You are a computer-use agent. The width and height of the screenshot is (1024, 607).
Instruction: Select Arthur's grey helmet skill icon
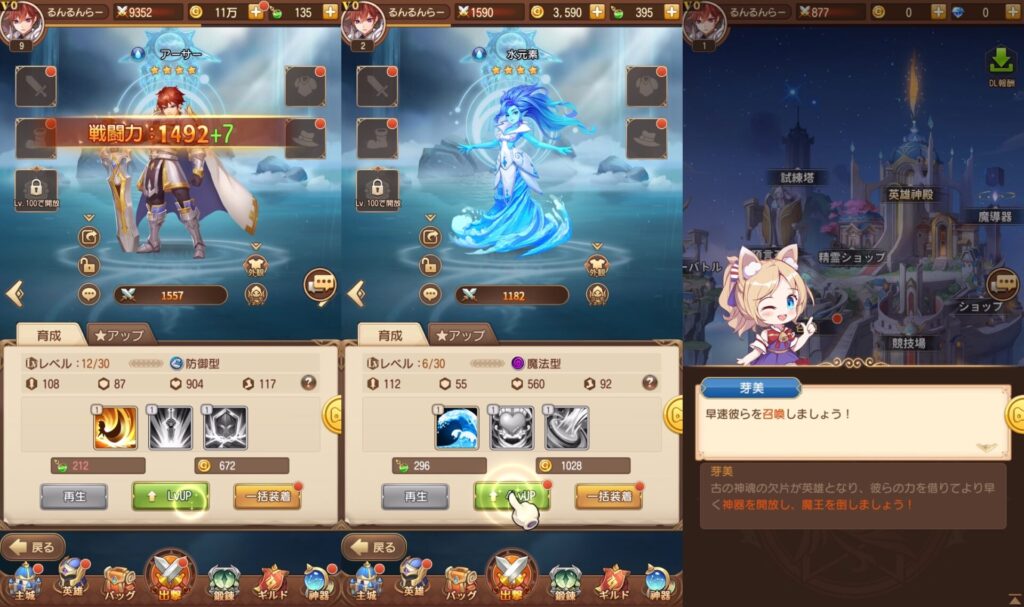(225, 428)
